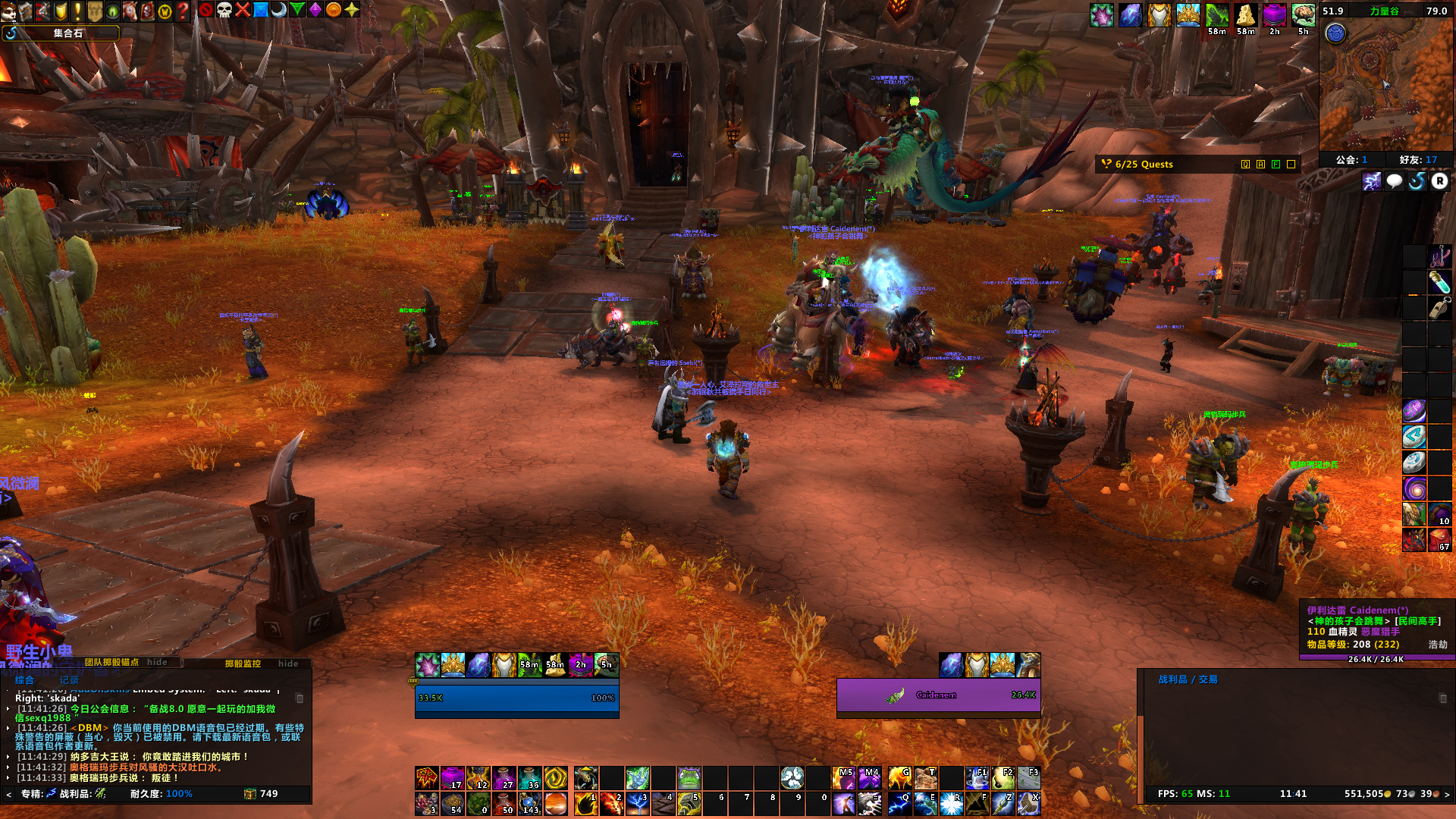Click the green F quest filter button
Image resolution: width=1456 pixels, height=819 pixels.
pyautogui.click(x=1276, y=165)
